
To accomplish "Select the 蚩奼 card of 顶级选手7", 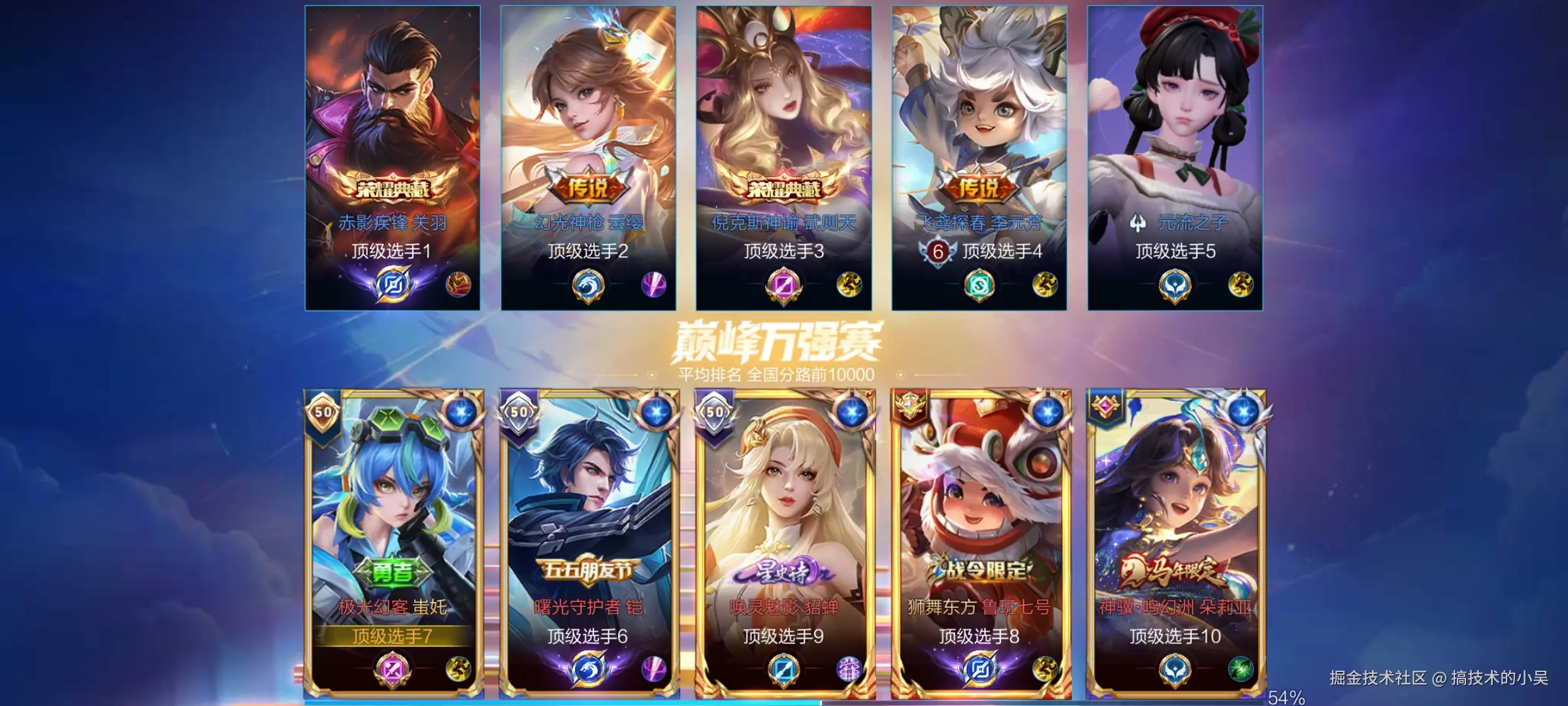I will tap(393, 543).
